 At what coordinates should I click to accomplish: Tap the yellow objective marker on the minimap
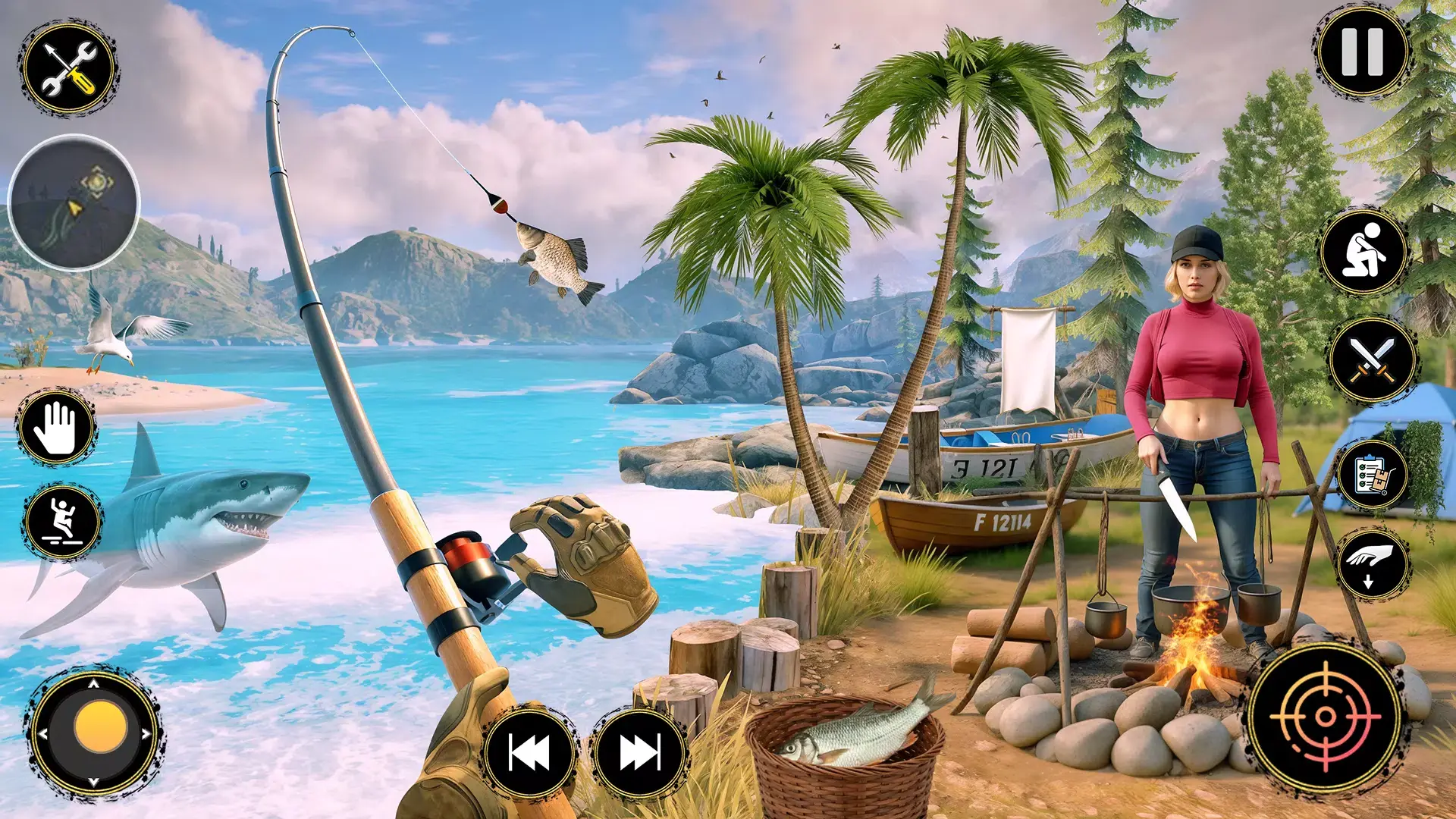click(96, 181)
